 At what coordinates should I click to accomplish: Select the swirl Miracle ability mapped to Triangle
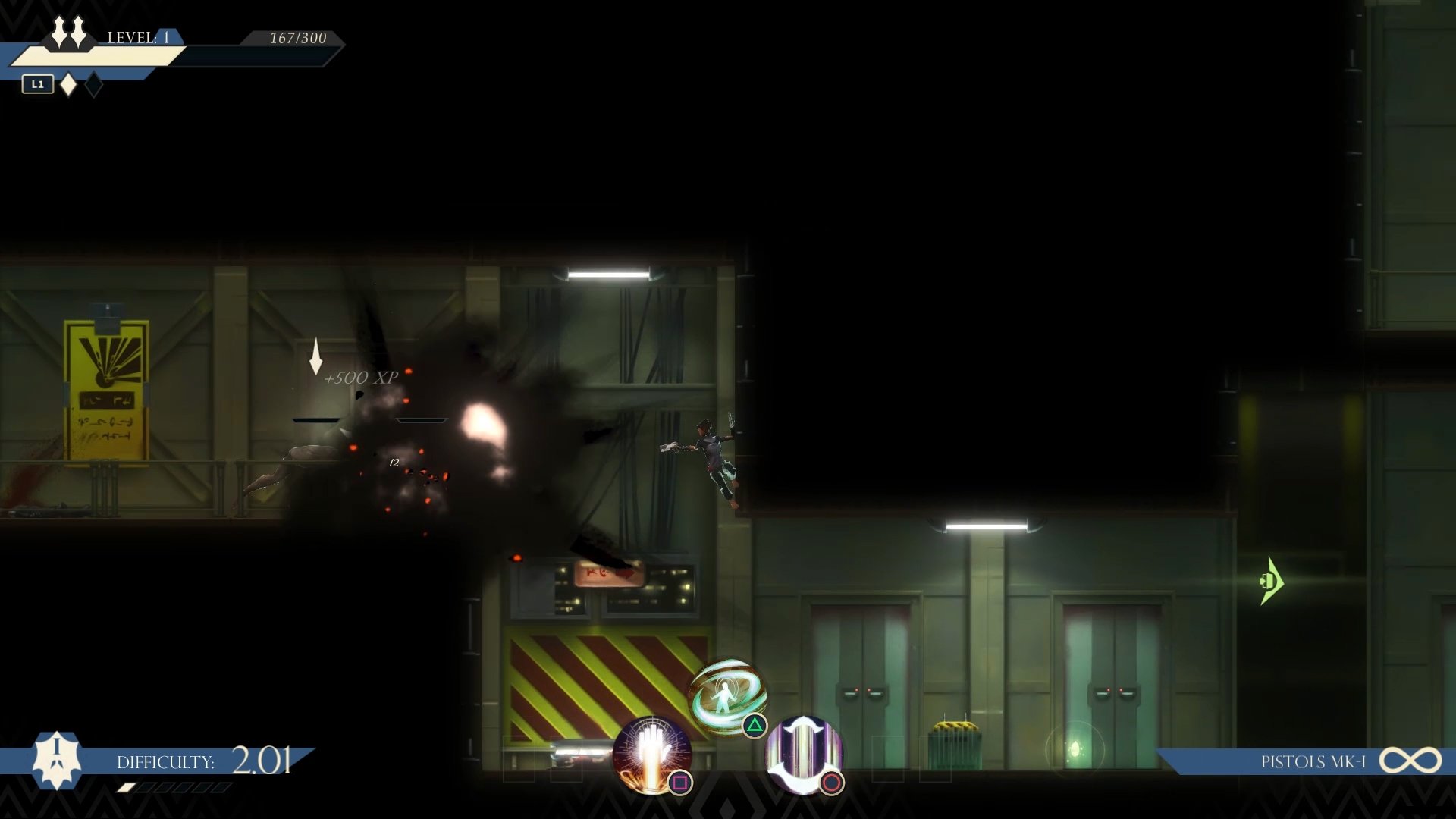click(x=726, y=692)
